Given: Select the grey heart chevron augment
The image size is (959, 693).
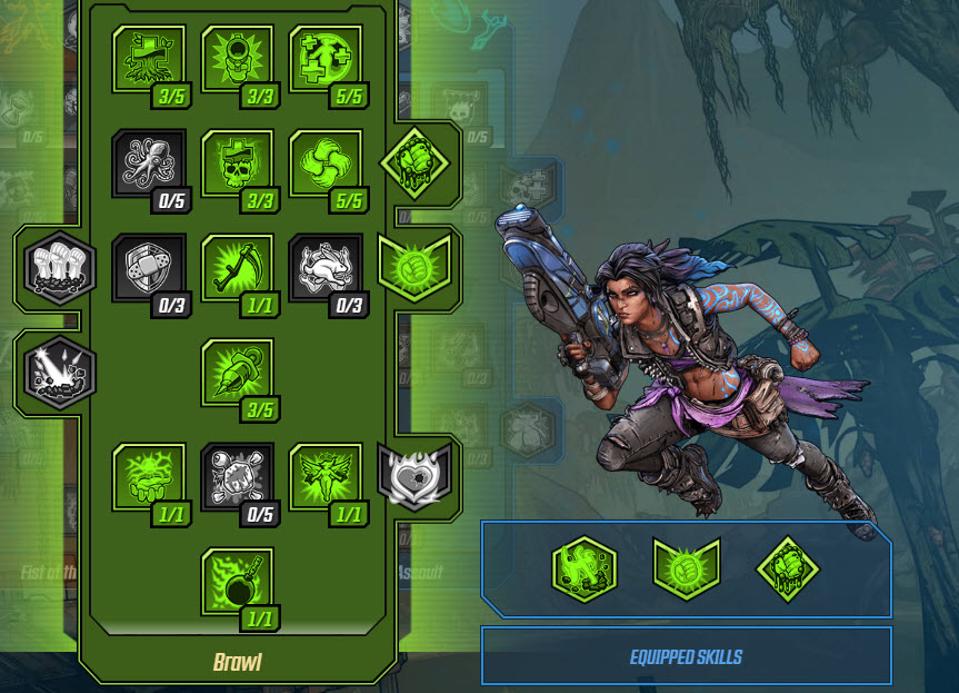Looking at the screenshot, I should point(414,475).
